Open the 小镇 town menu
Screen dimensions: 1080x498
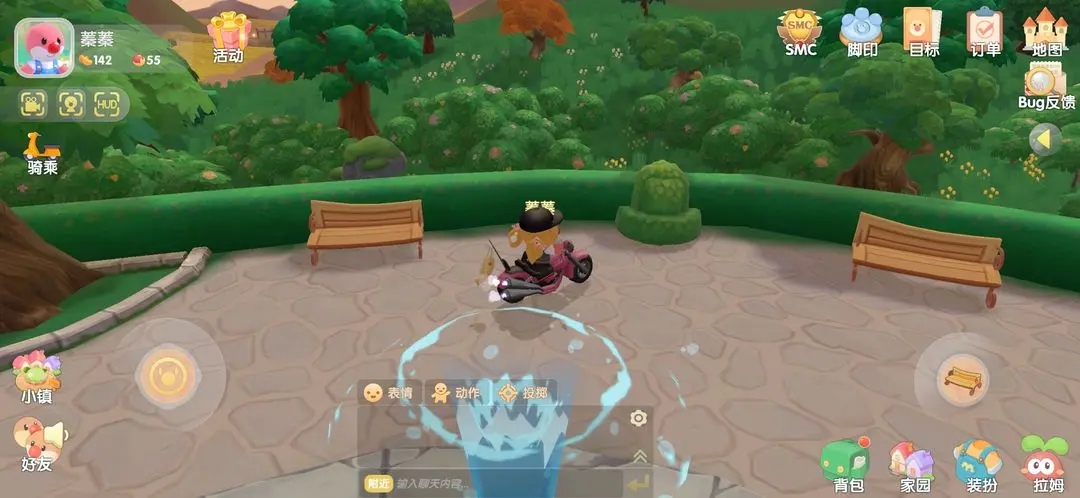(x=37, y=376)
